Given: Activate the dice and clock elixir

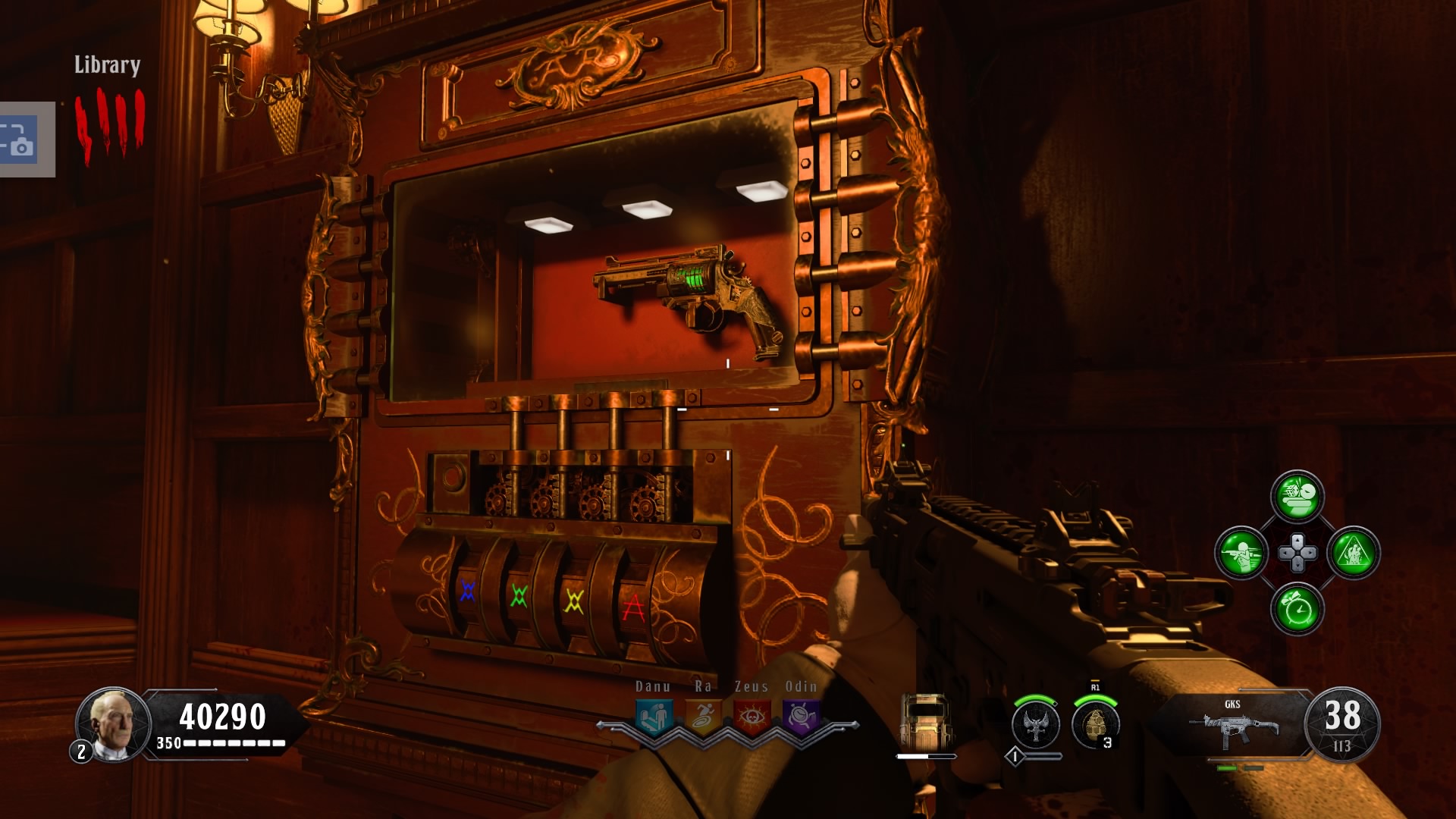Looking at the screenshot, I should [1298, 497].
